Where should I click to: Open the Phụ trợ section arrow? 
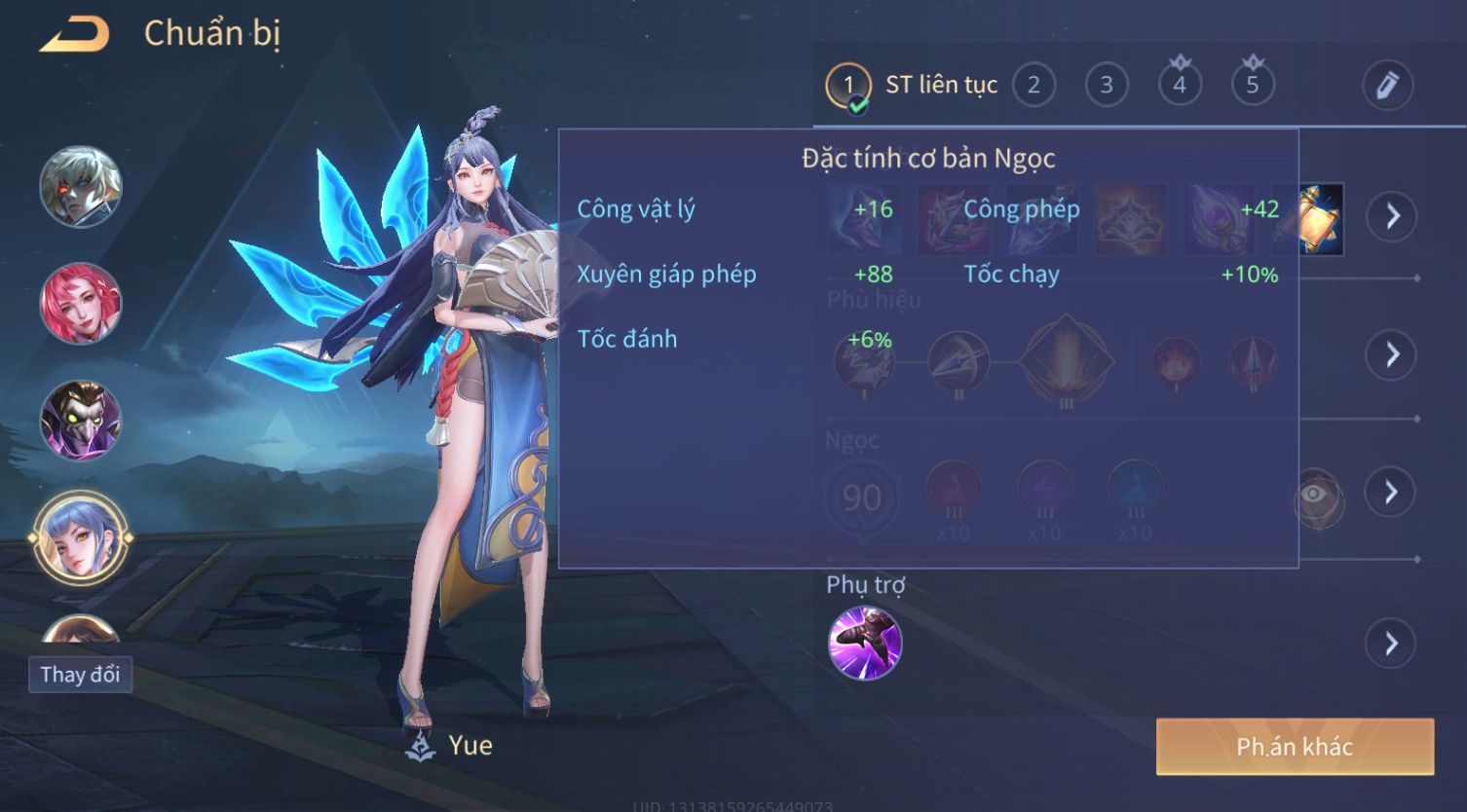tap(1391, 644)
